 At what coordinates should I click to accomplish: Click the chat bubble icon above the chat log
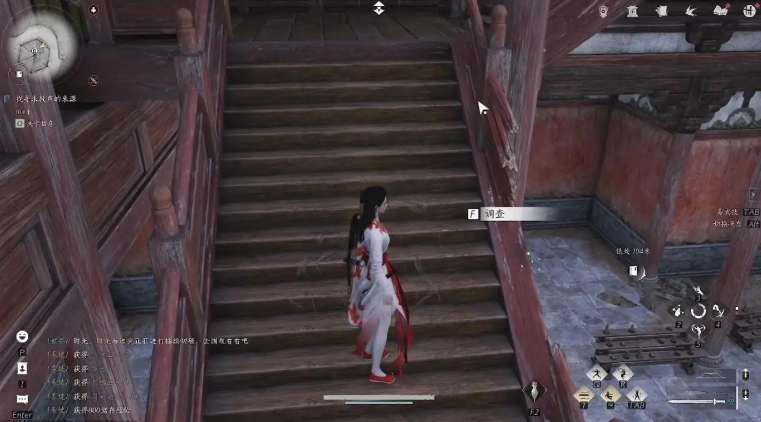tap(22, 336)
